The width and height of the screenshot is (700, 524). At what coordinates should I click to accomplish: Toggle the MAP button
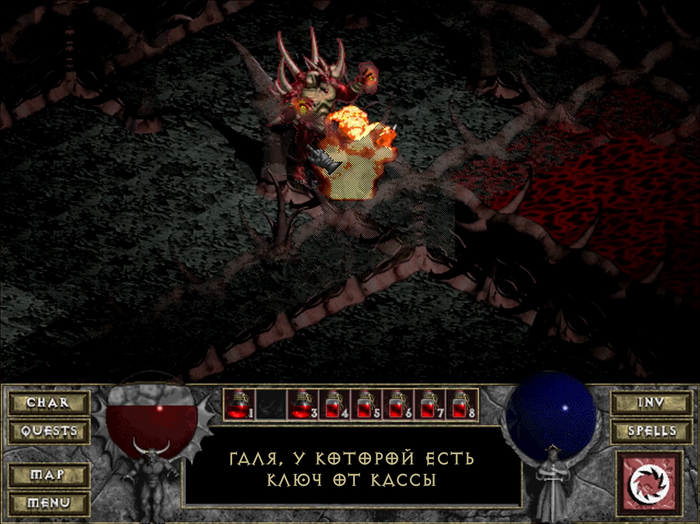click(x=48, y=474)
